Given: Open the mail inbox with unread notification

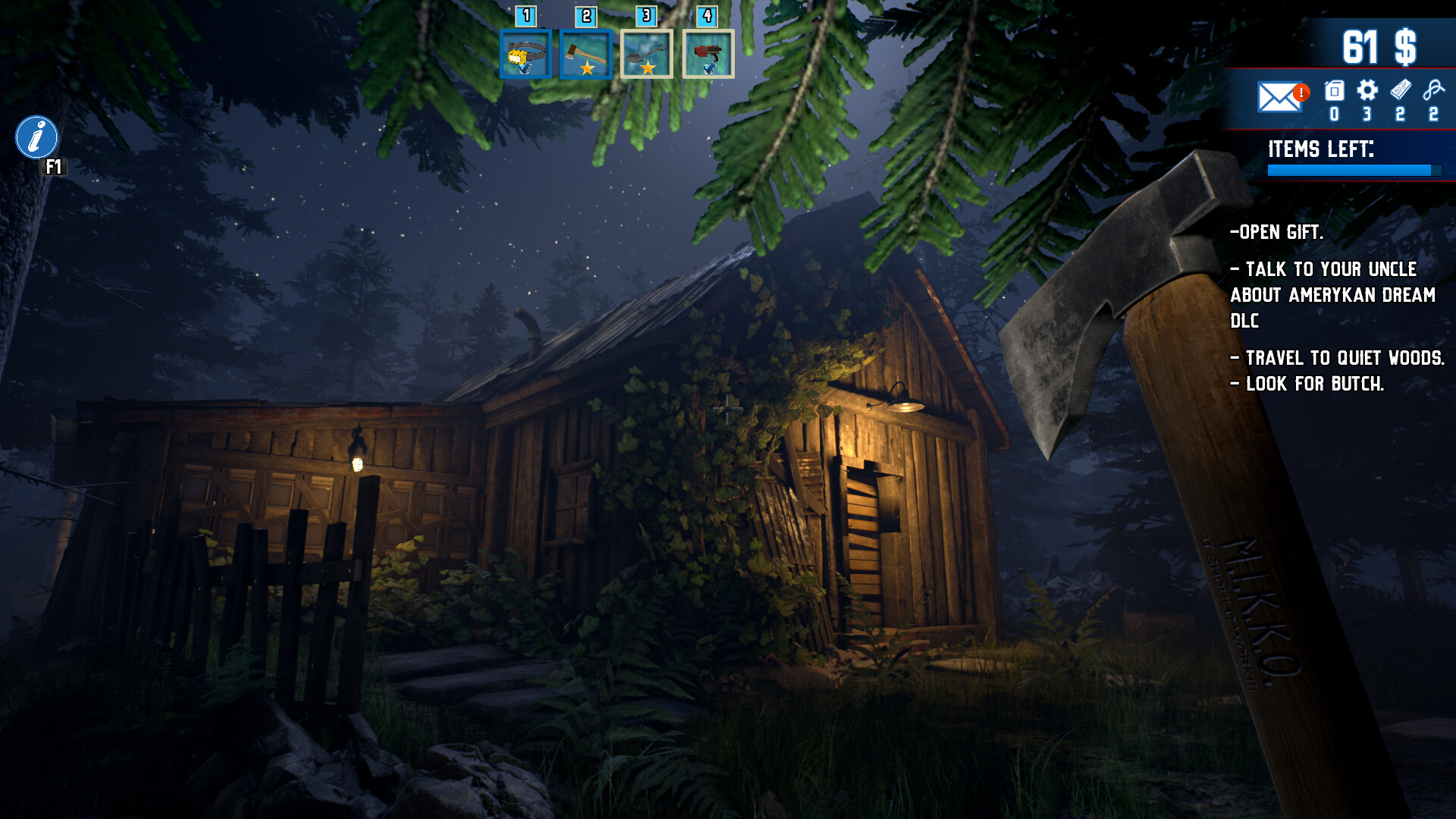Looking at the screenshot, I should (1280, 96).
